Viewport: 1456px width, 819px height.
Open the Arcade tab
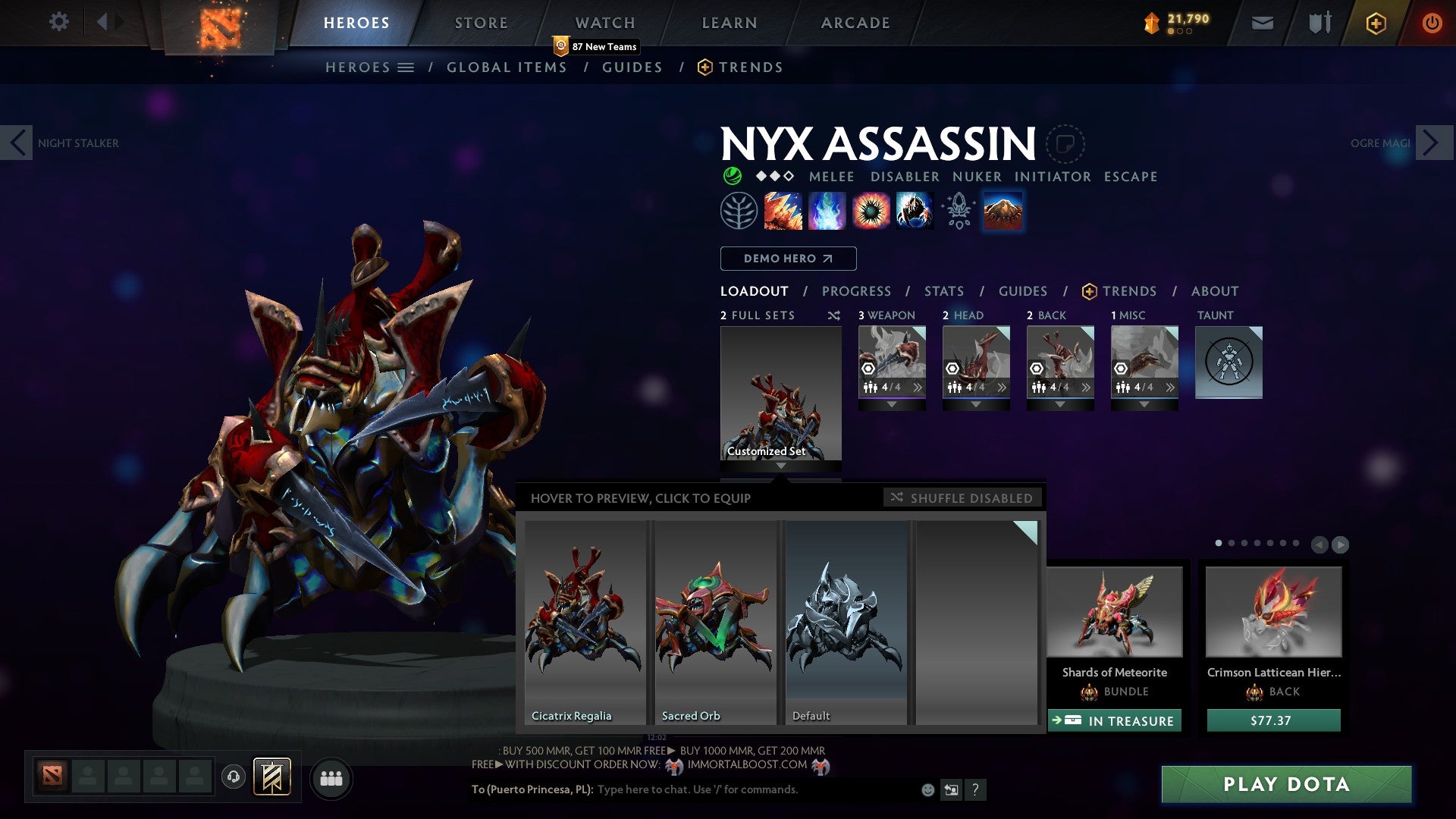(855, 23)
